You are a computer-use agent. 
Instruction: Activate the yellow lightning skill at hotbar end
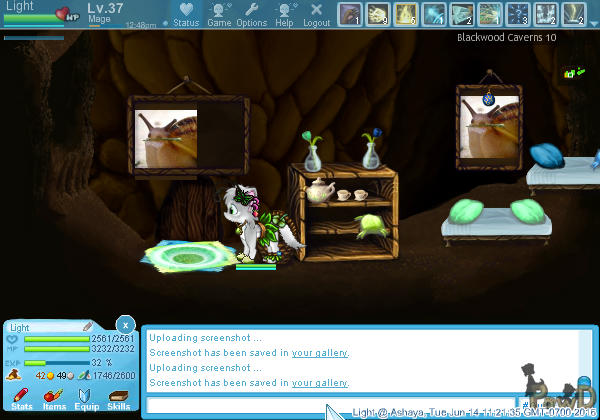click(574, 13)
